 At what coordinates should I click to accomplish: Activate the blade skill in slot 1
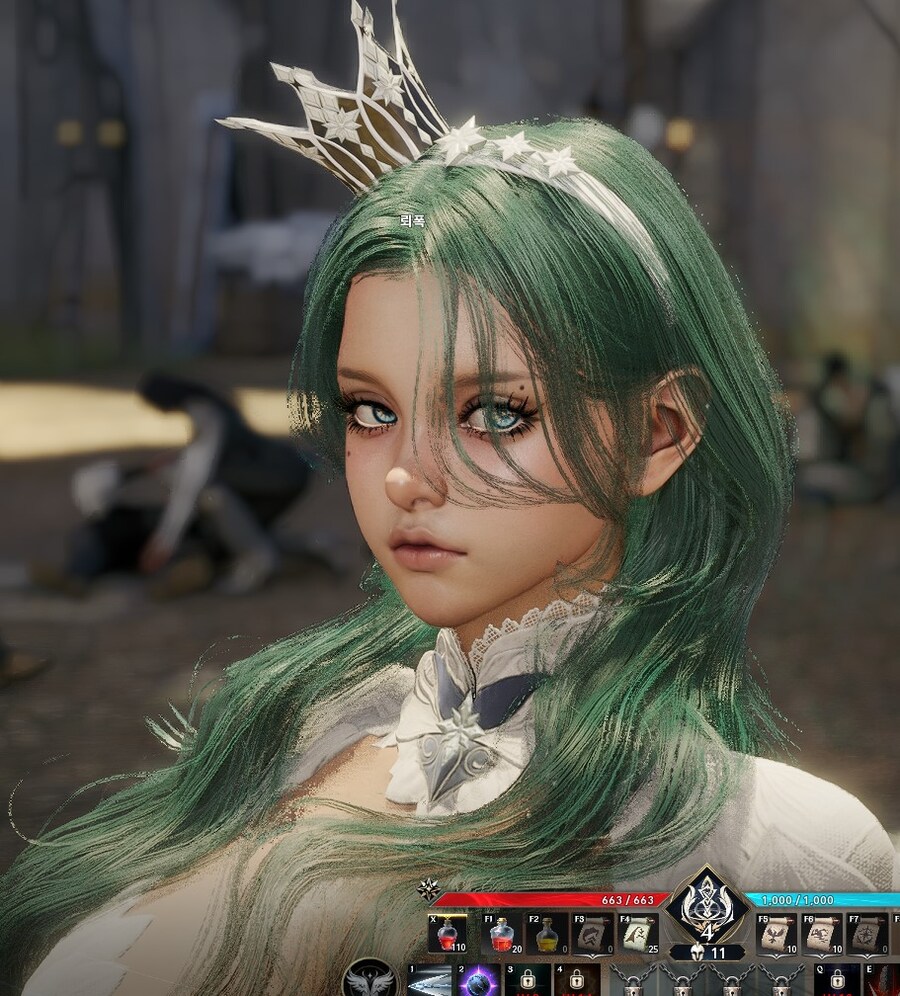[429, 981]
